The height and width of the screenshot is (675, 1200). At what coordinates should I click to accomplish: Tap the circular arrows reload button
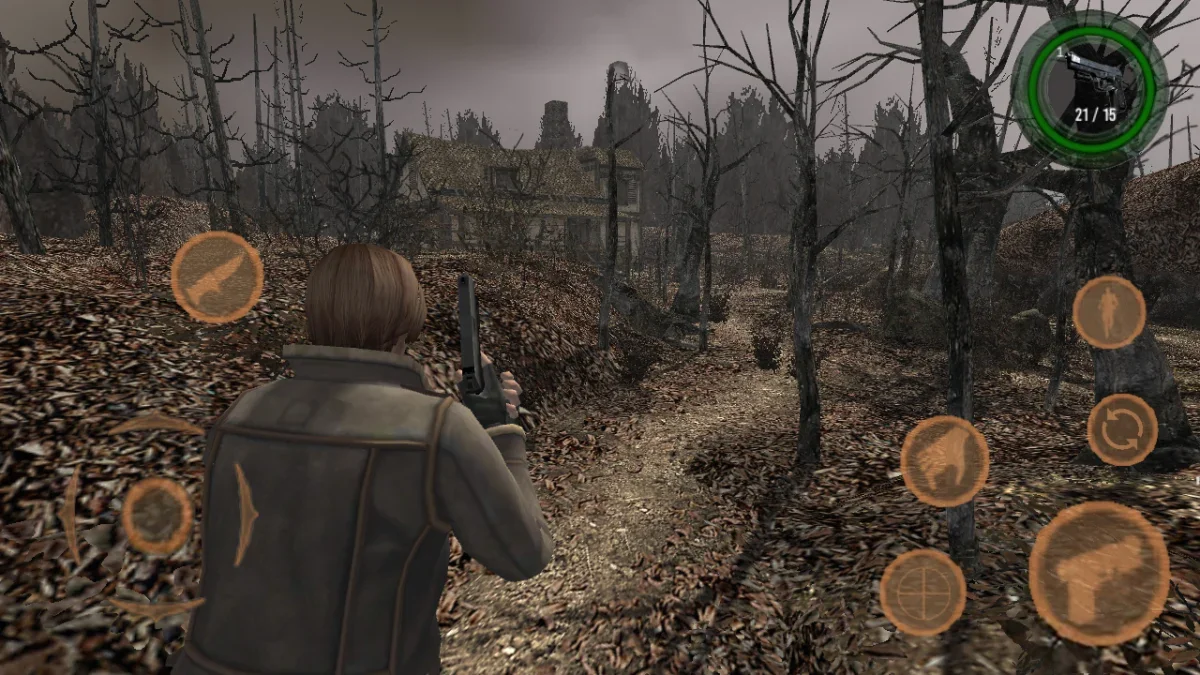pos(1122,429)
